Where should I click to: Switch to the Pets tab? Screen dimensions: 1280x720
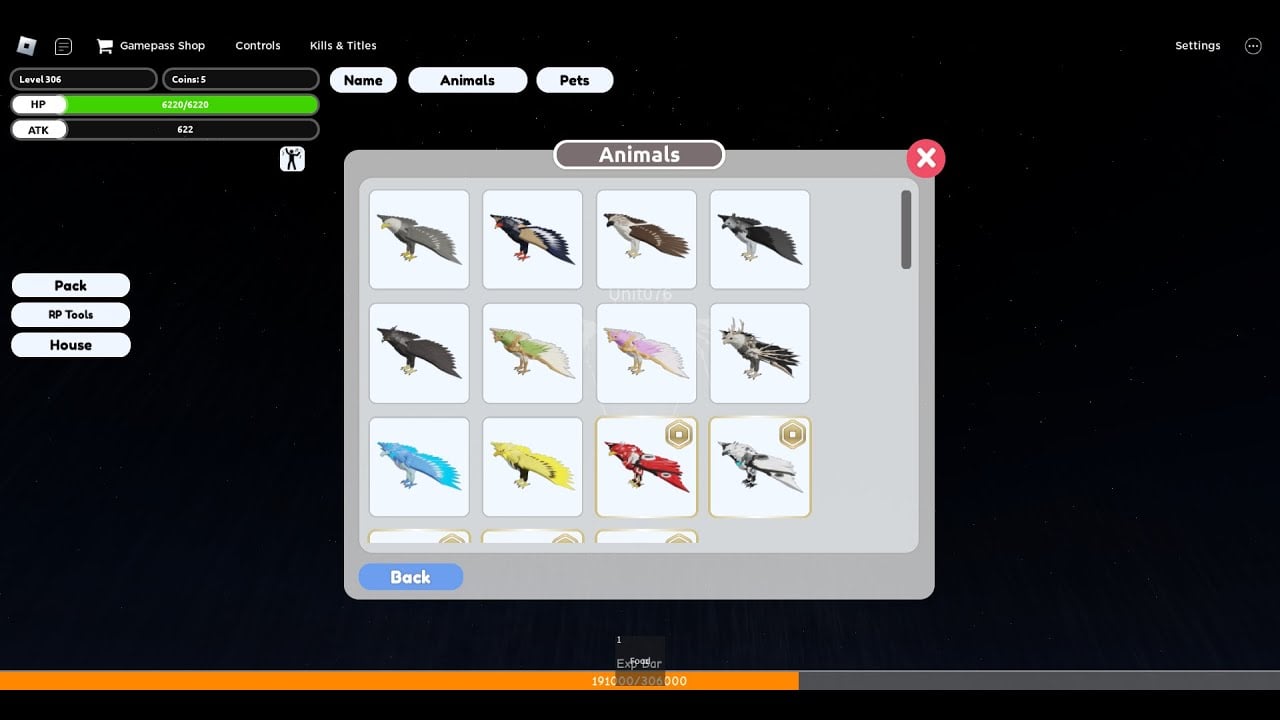pyautogui.click(x=574, y=79)
